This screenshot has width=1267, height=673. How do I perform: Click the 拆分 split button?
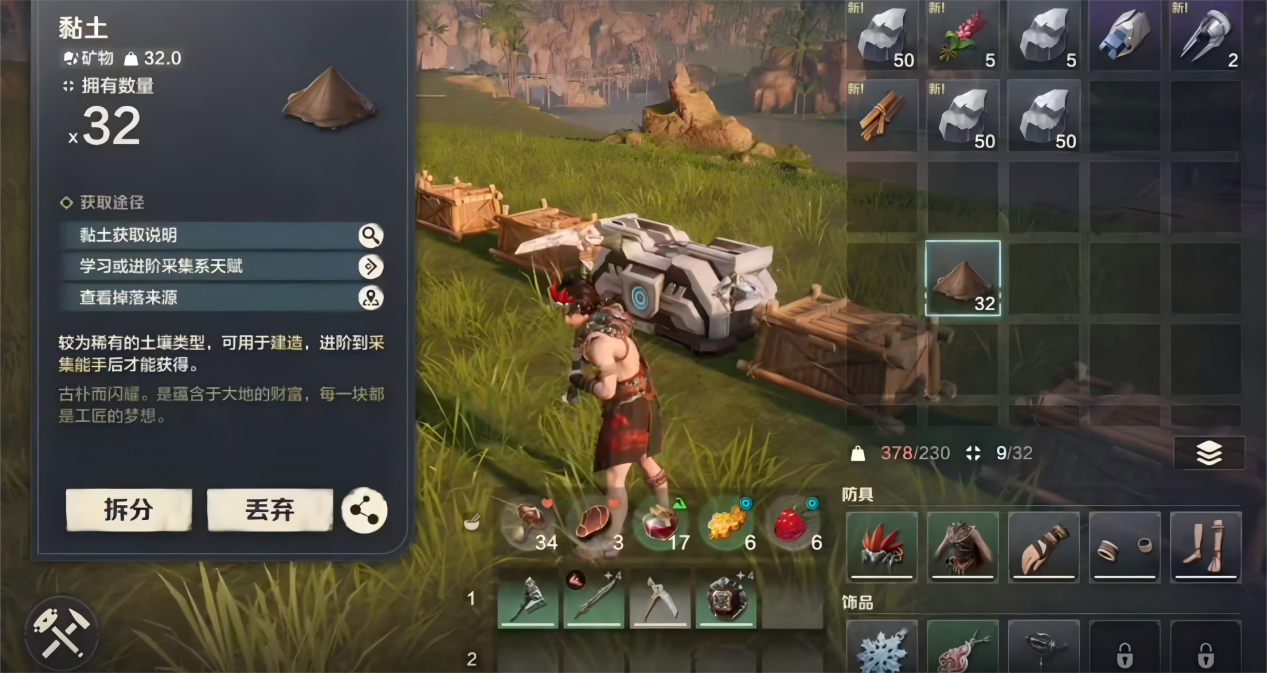tap(128, 510)
